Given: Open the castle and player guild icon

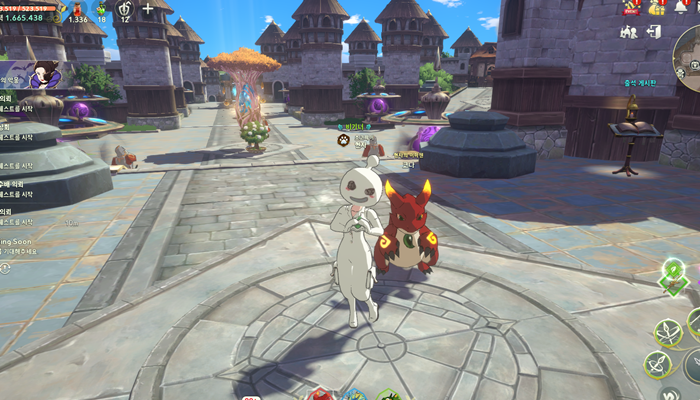Looking at the screenshot, I should click(628, 32).
